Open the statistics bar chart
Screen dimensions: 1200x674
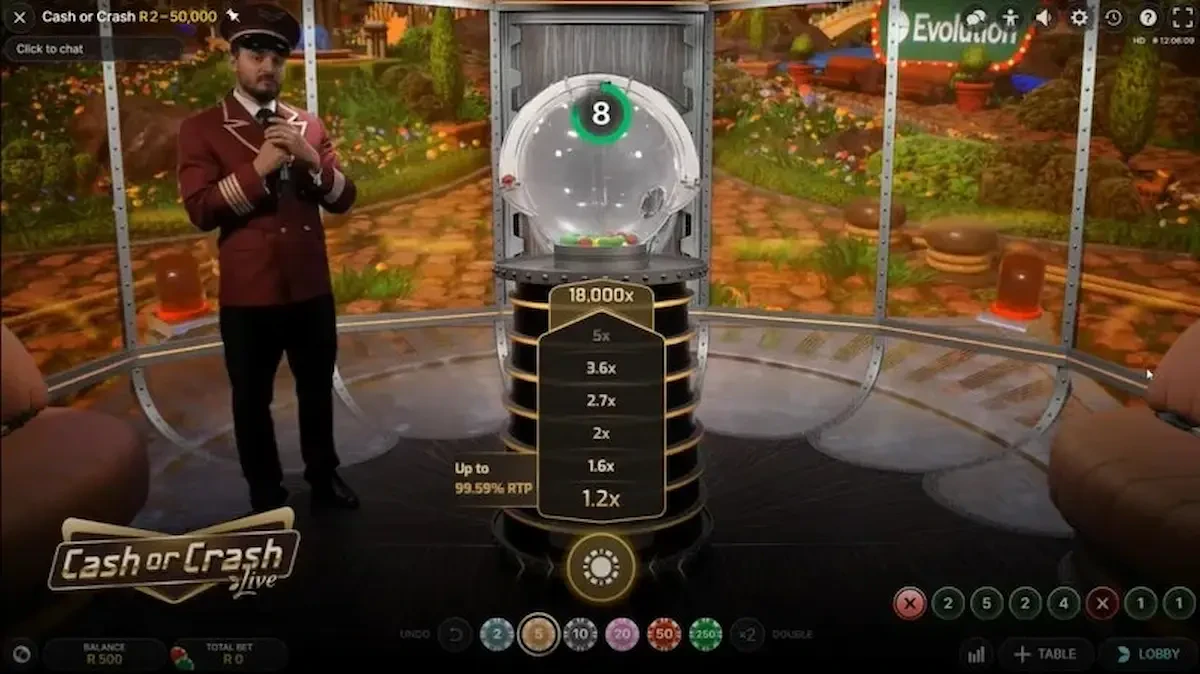point(975,654)
